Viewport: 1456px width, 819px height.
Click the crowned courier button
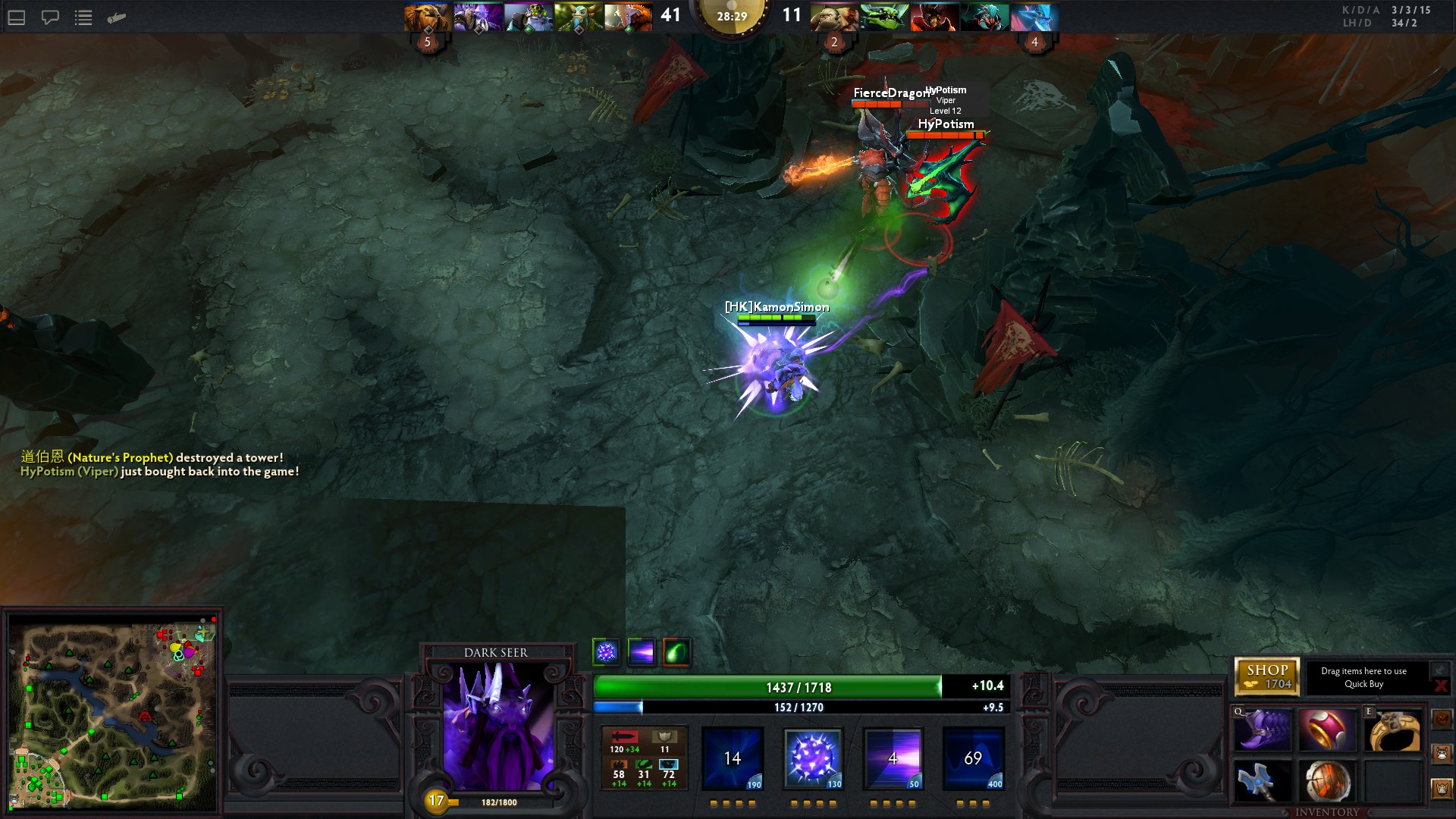[x=1442, y=789]
